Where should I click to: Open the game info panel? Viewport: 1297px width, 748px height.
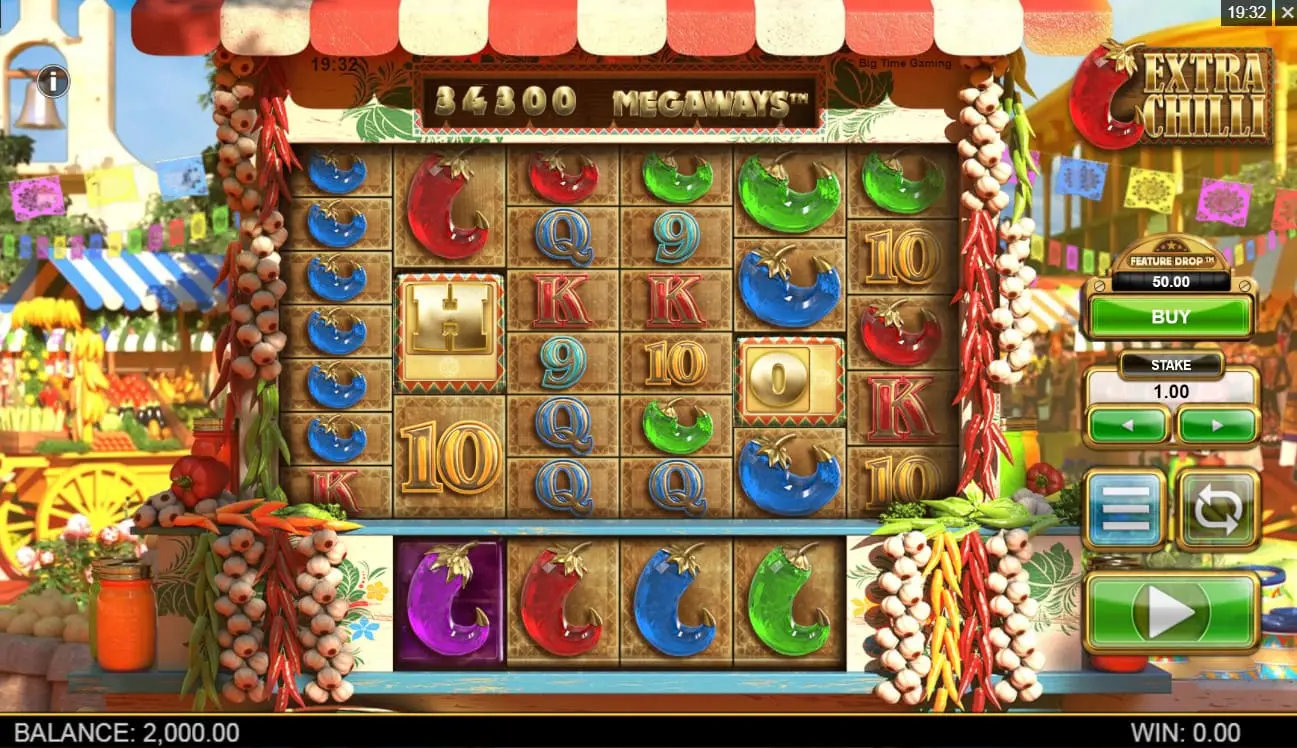(53, 81)
